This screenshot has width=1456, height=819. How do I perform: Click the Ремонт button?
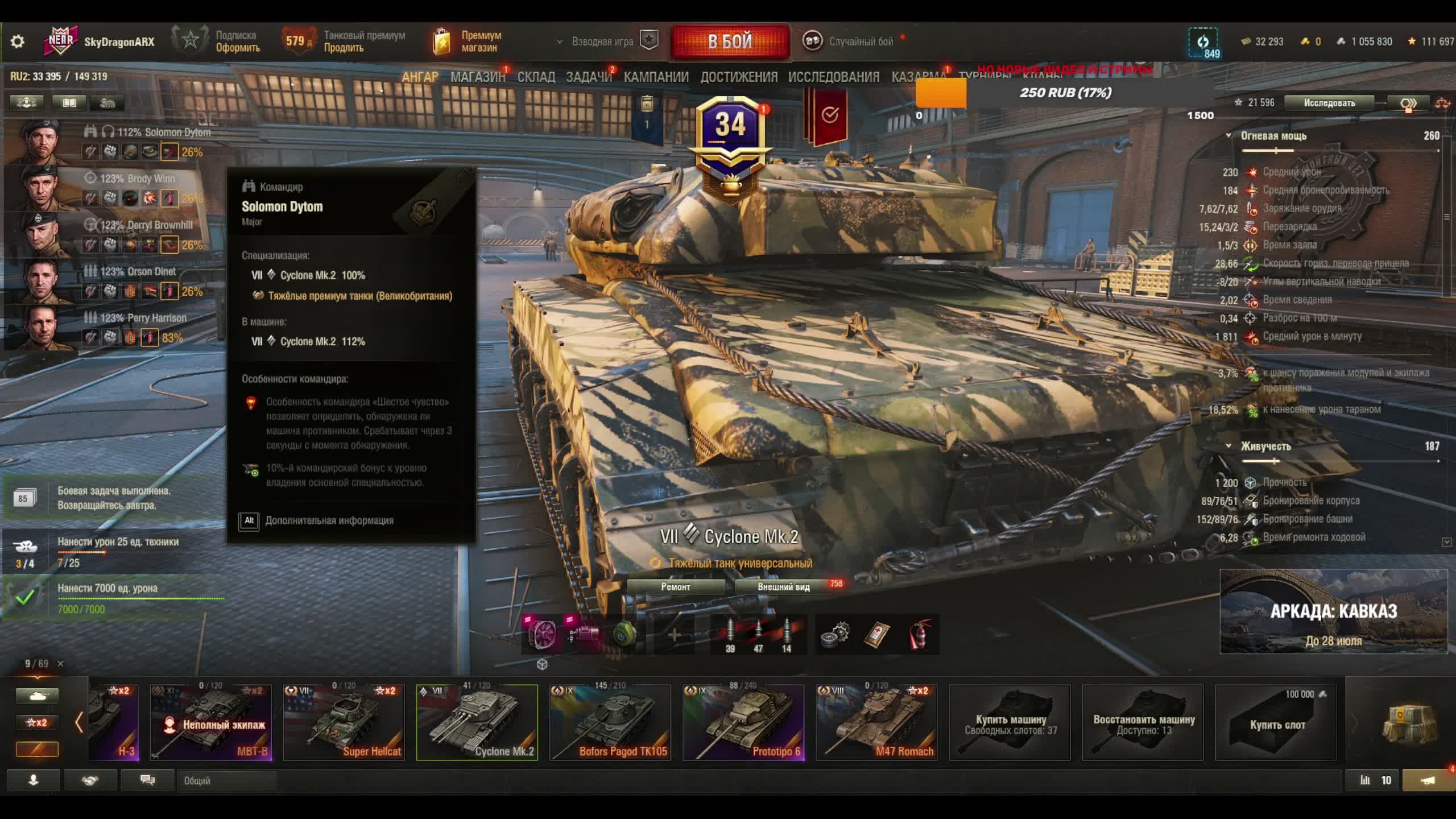point(675,587)
